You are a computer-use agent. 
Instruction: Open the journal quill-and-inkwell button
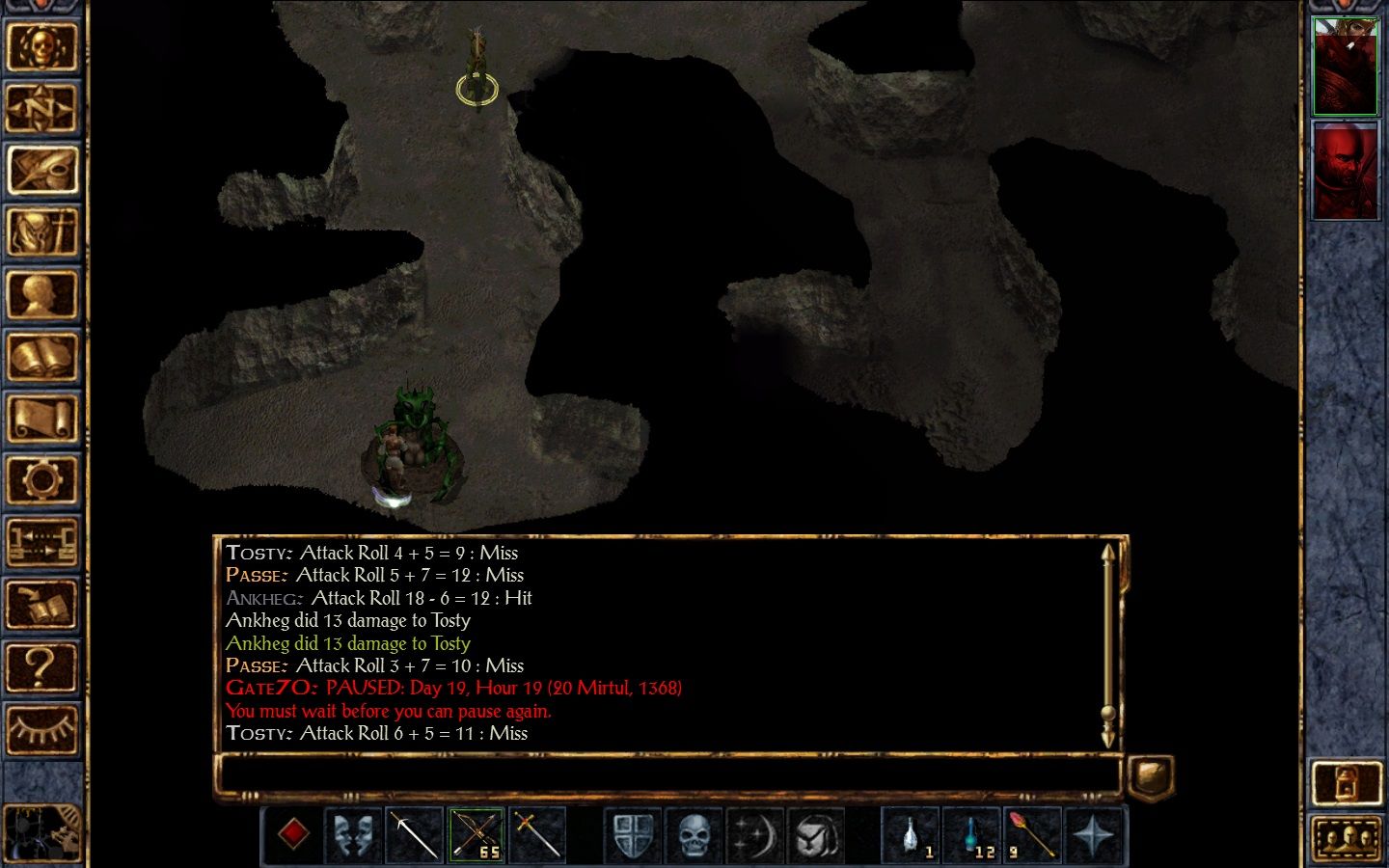click(41, 171)
